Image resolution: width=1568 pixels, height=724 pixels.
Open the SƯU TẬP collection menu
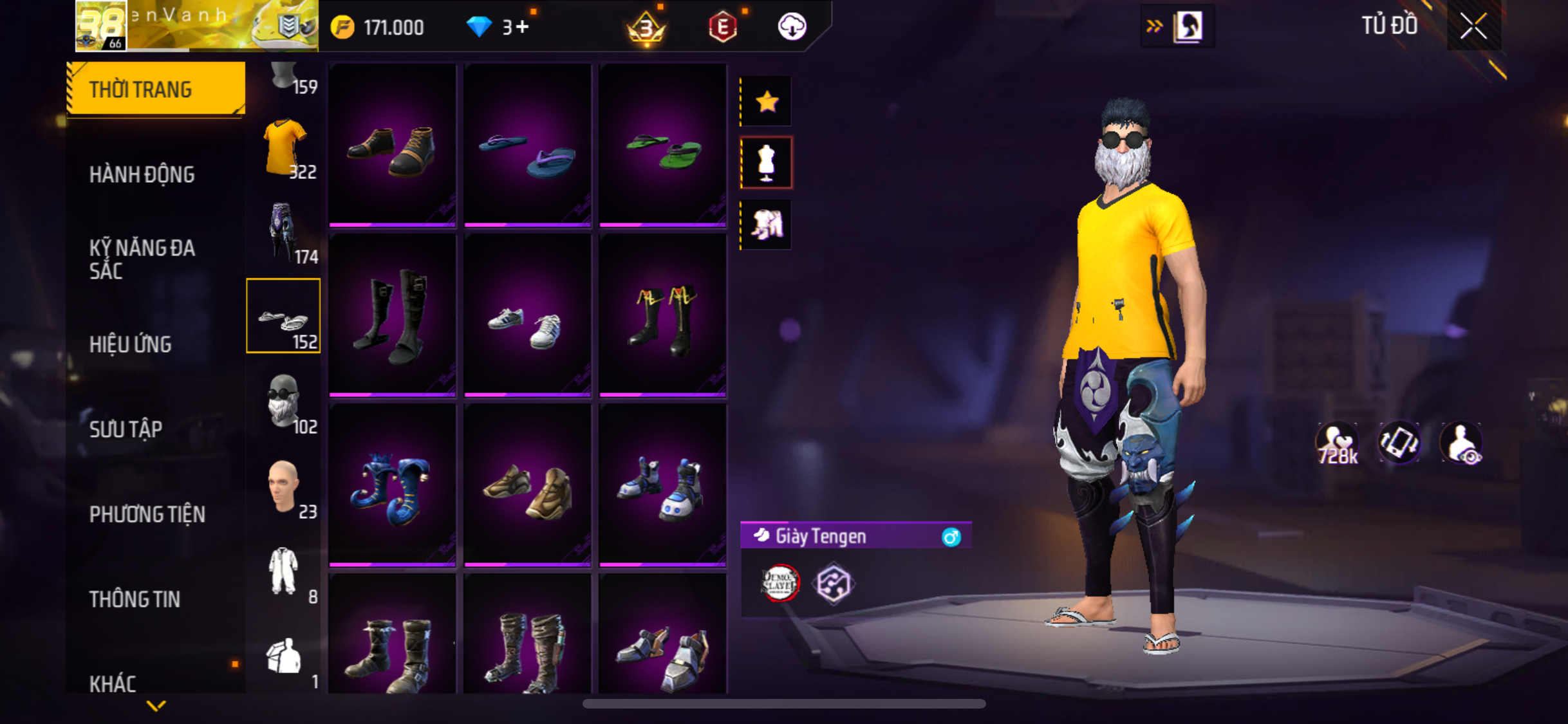pyautogui.click(x=126, y=429)
